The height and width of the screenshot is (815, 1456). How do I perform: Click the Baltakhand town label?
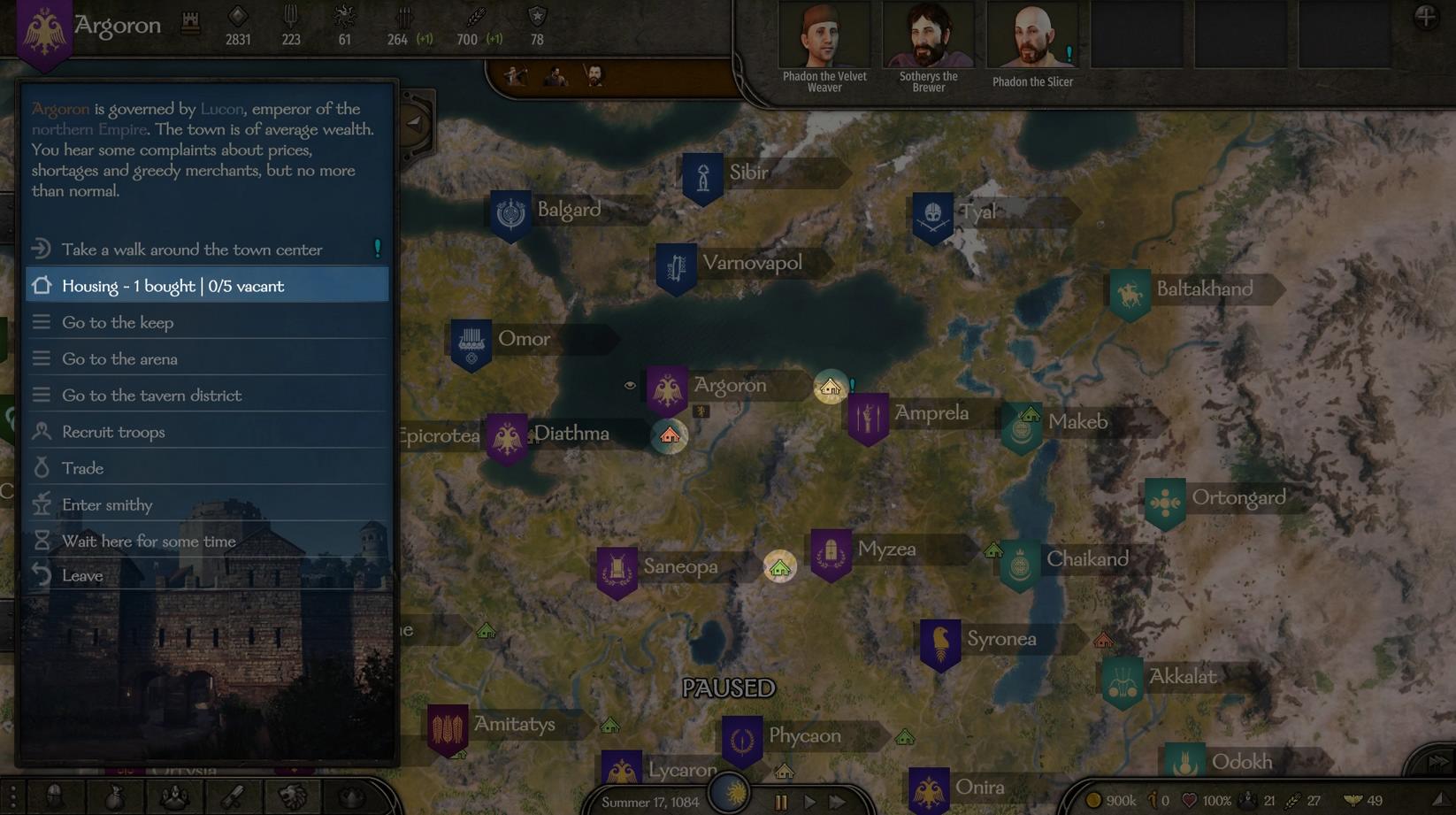[1204, 289]
